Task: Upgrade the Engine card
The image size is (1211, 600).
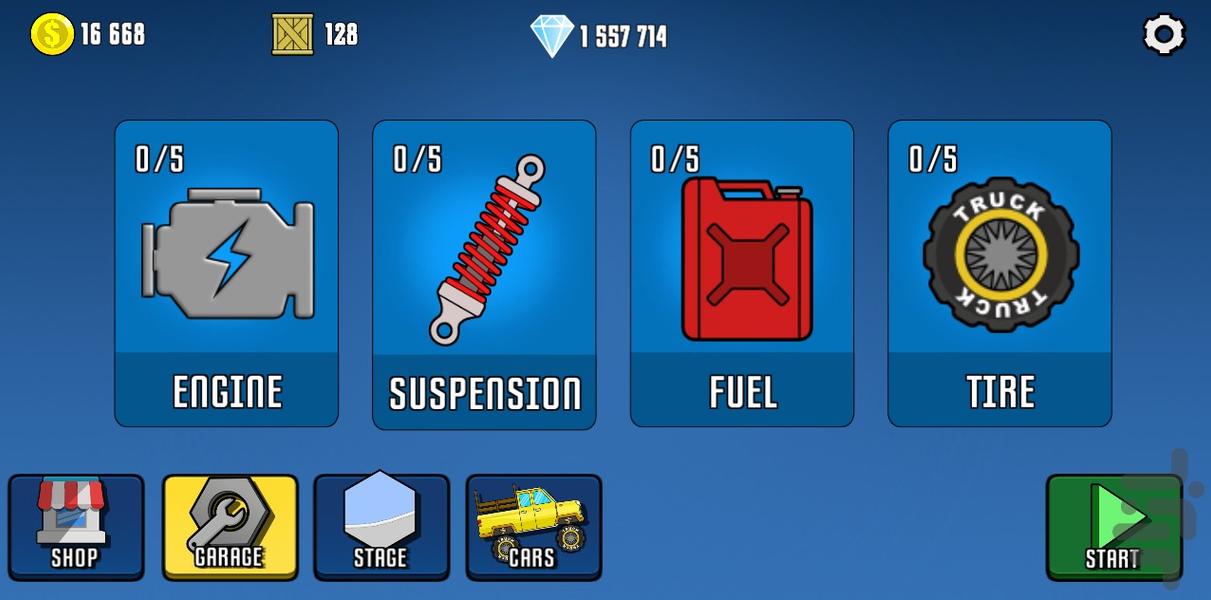Action: click(227, 274)
